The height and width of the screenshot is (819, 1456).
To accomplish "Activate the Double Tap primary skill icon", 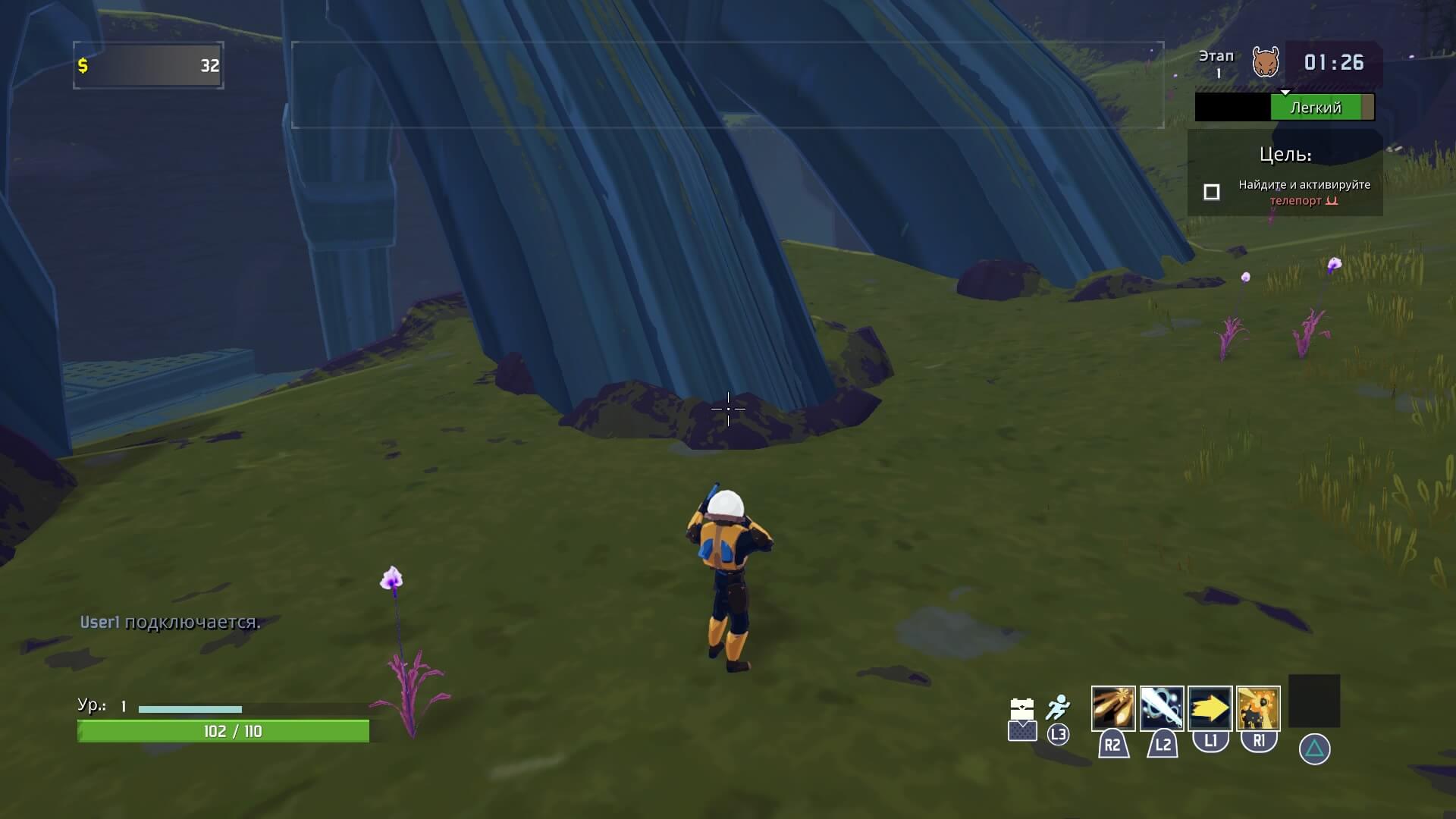I will click(1112, 708).
